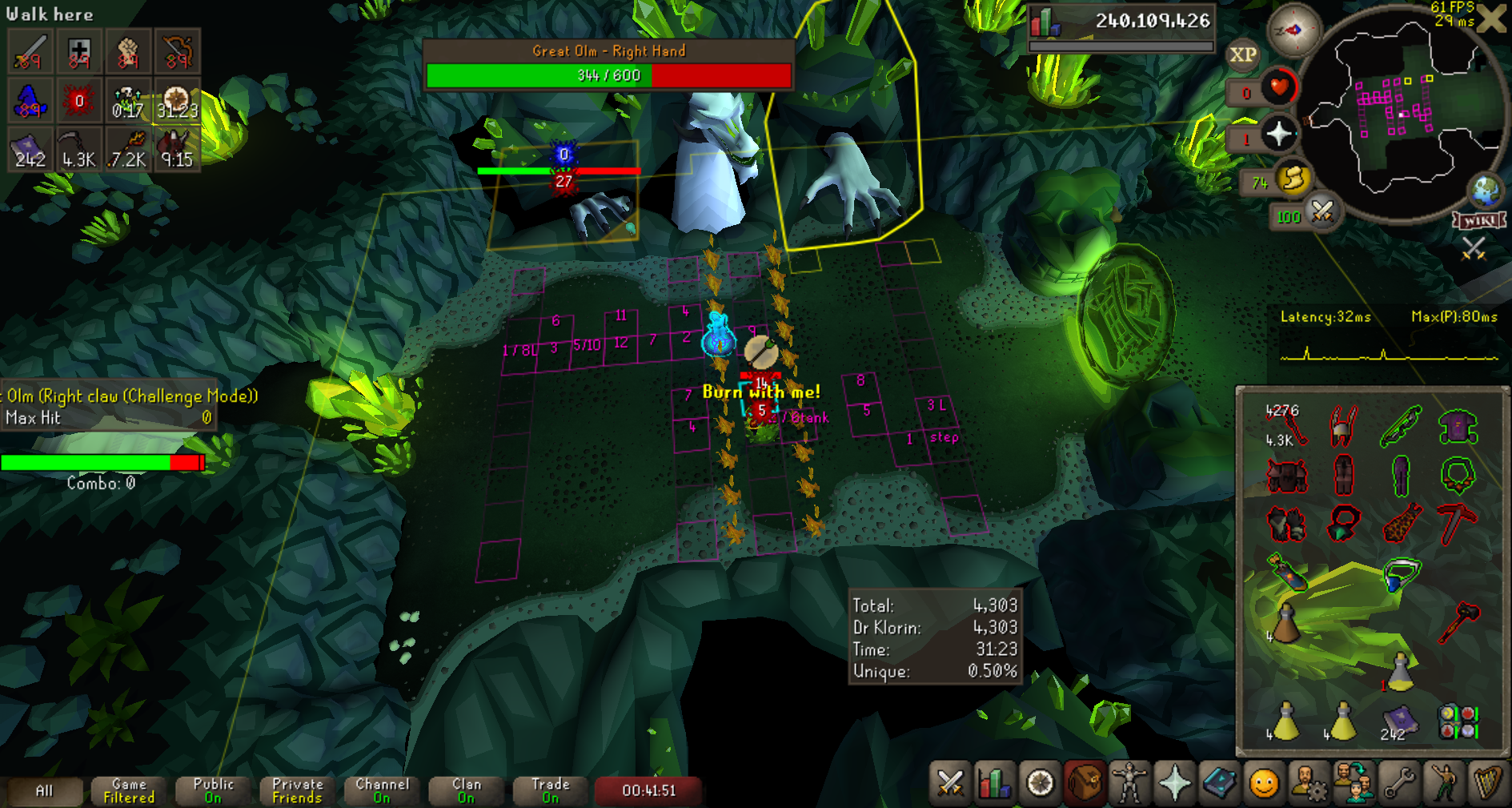This screenshot has width=1512, height=808.
Task: Open the wrench Settings tab
Action: [1399, 782]
